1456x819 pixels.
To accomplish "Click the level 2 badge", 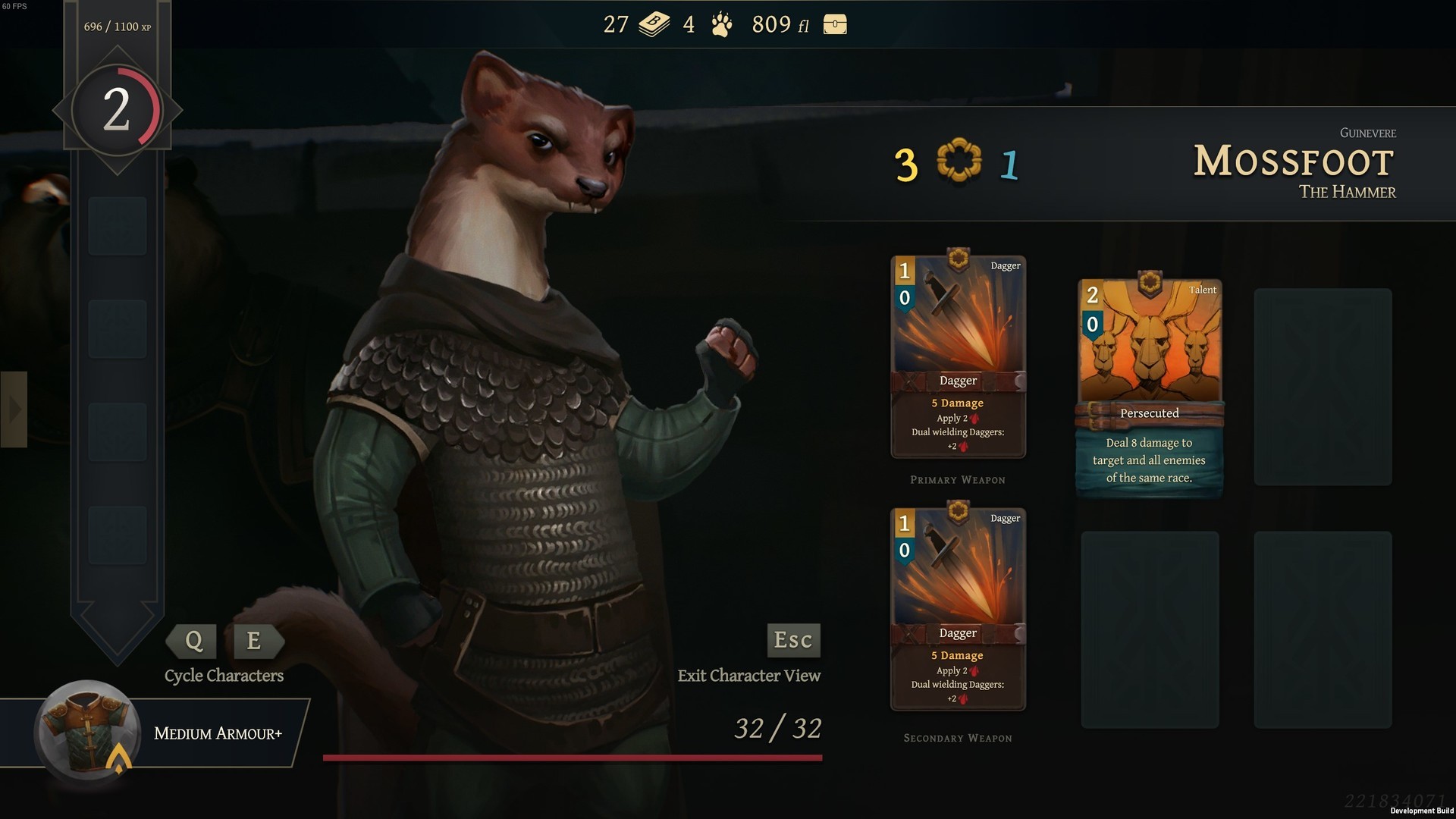I will [x=117, y=111].
